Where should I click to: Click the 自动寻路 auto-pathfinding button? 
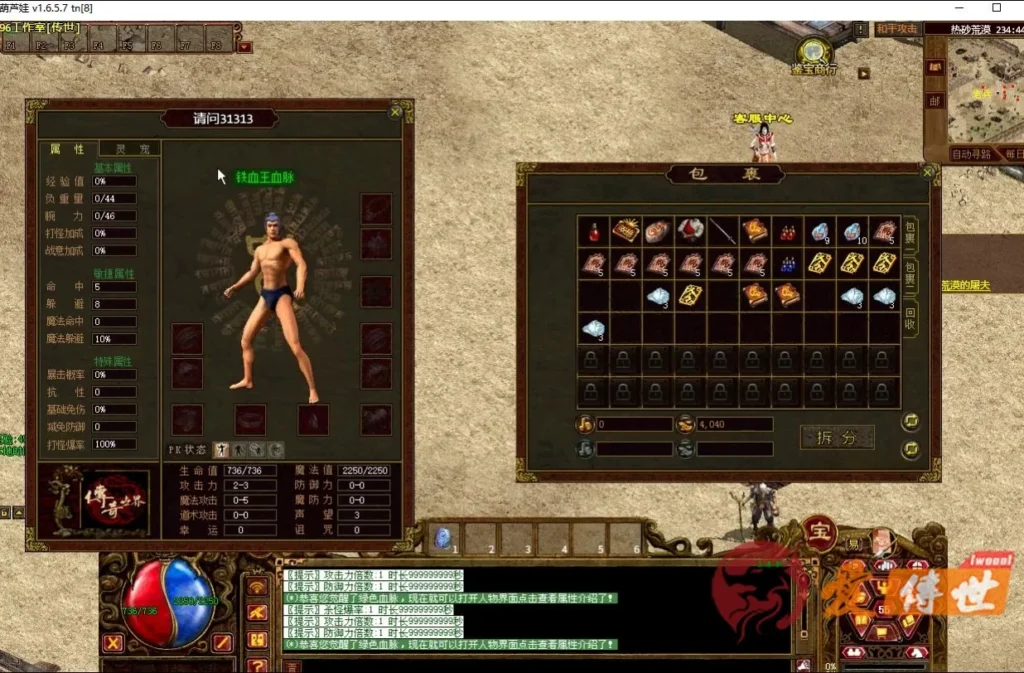tap(972, 155)
